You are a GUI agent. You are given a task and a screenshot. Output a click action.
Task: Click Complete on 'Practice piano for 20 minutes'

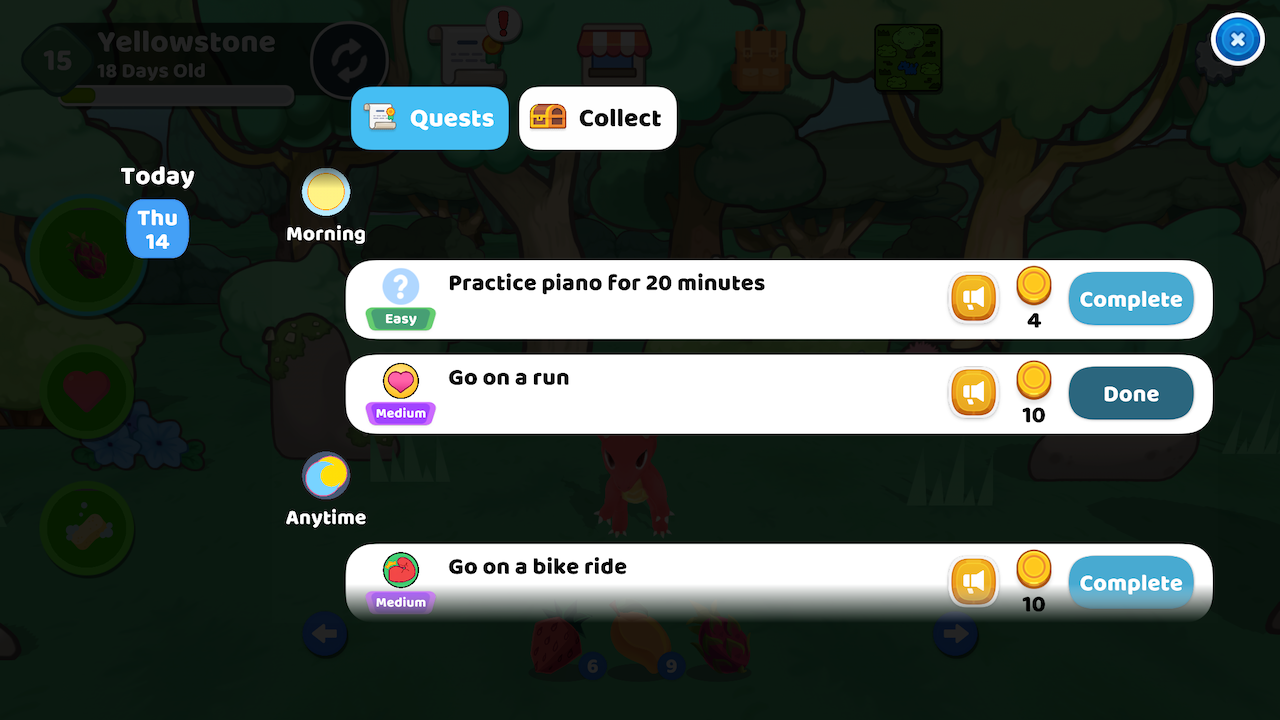pyautogui.click(x=1130, y=298)
